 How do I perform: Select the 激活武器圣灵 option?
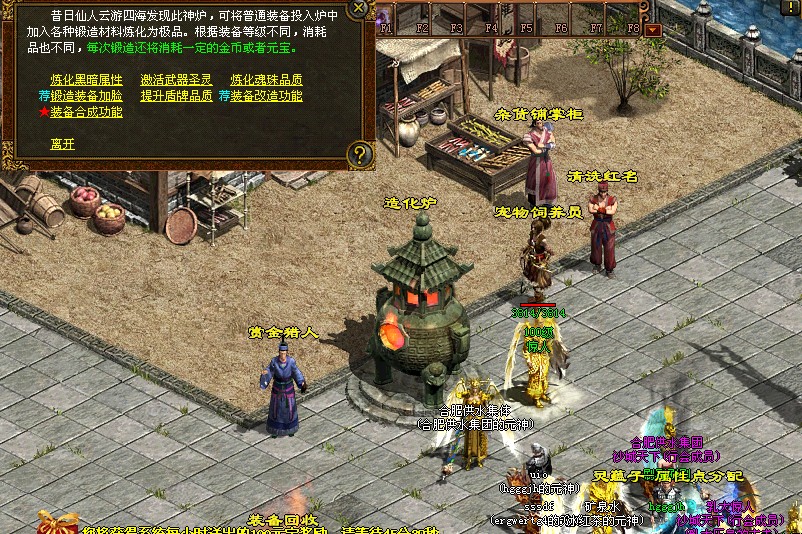pyautogui.click(x=176, y=80)
